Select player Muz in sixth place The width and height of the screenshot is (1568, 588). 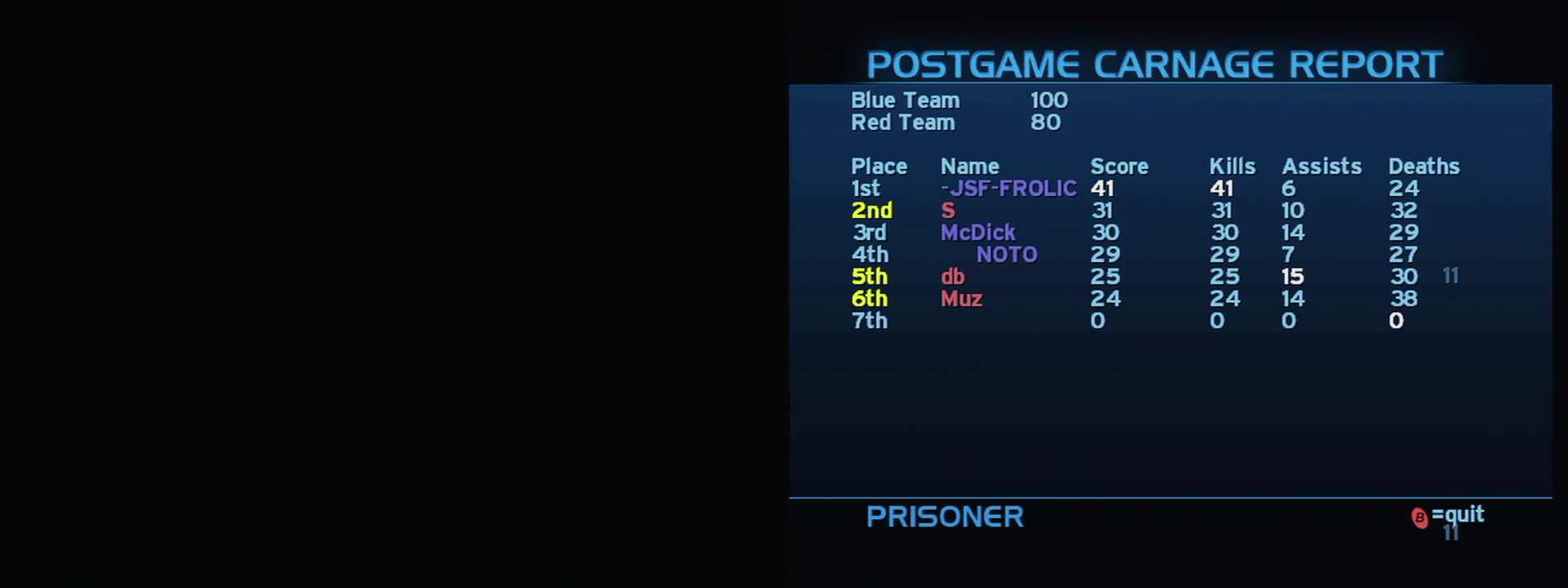(x=961, y=299)
